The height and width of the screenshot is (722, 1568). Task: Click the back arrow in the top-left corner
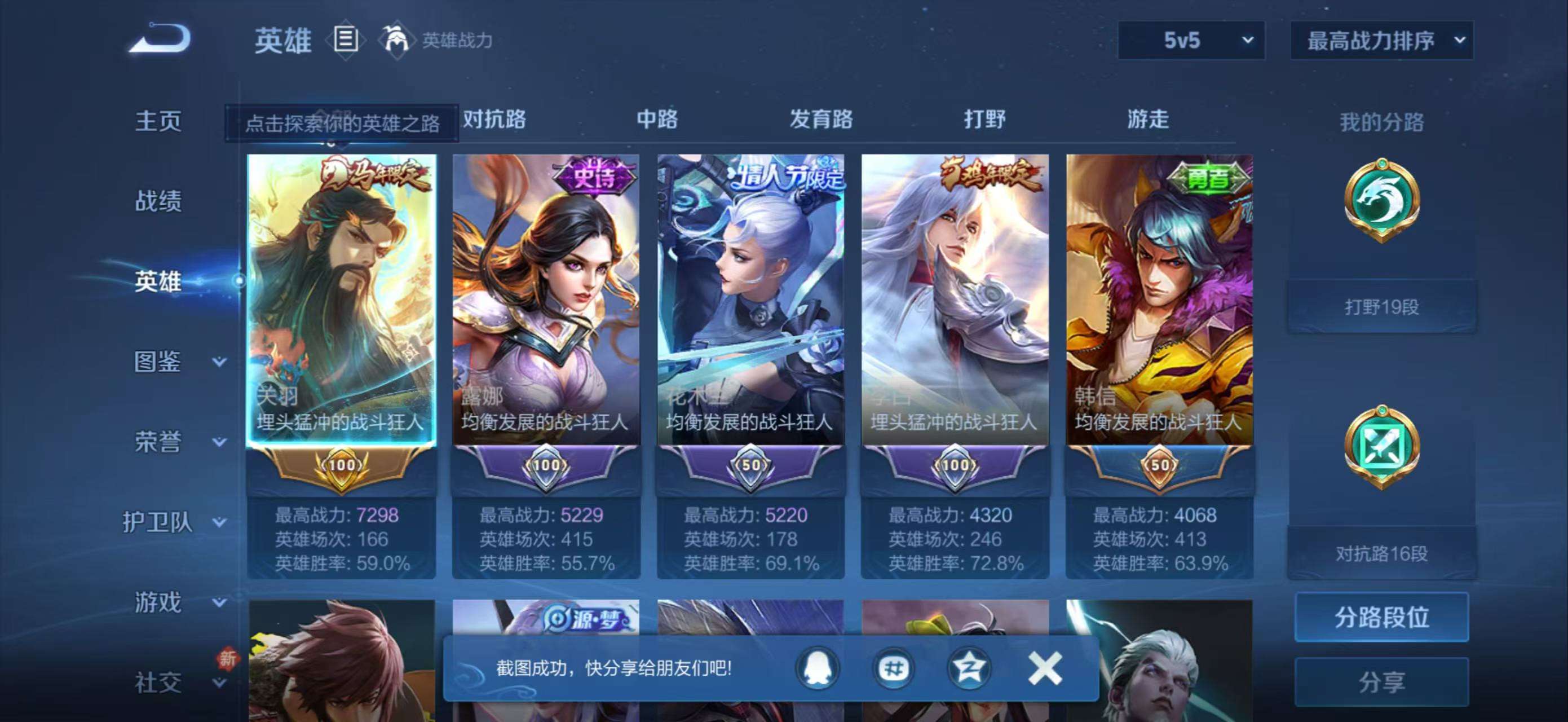pyautogui.click(x=160, y=38)
